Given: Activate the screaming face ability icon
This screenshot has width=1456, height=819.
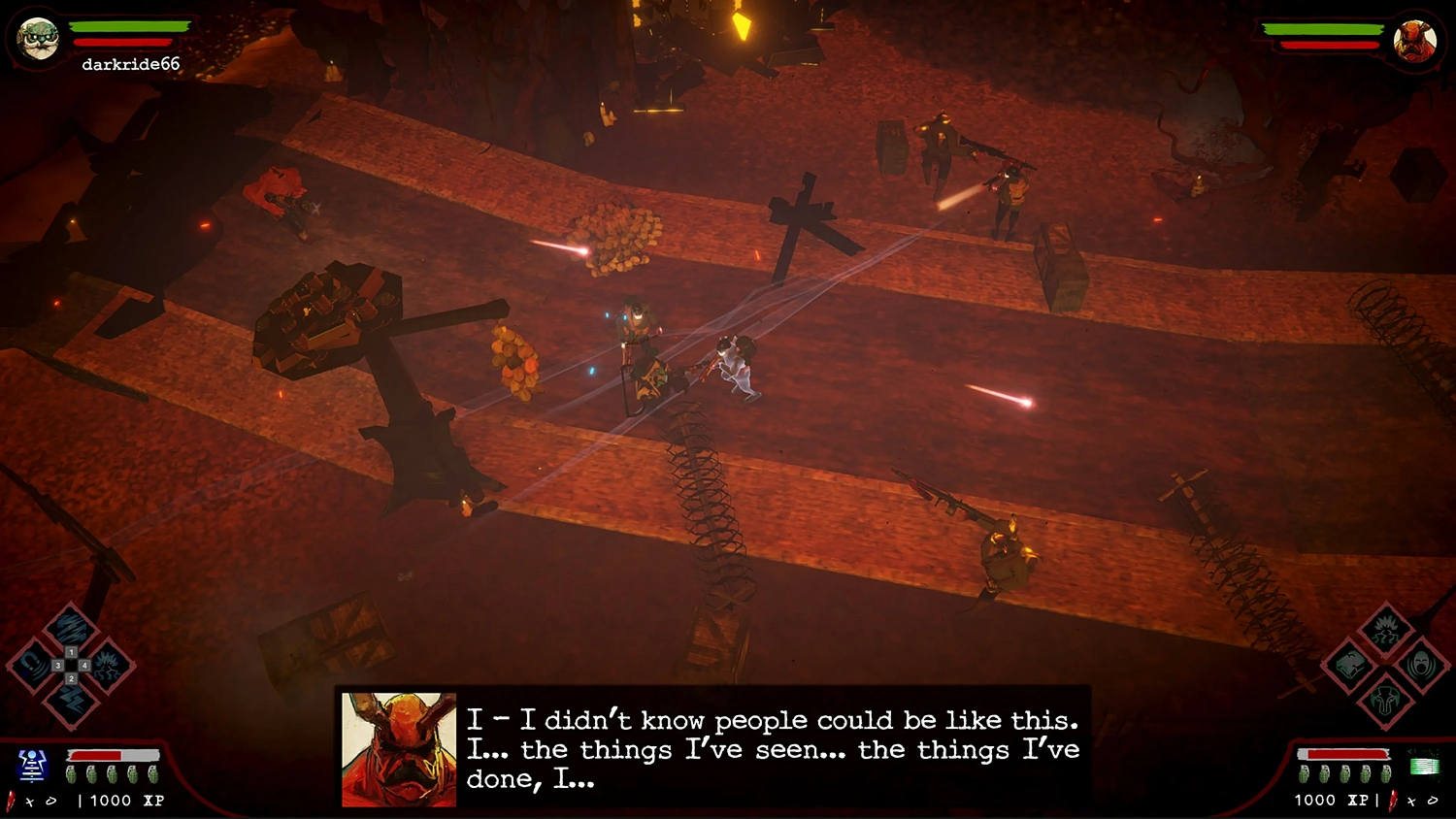Looking at the screenshot, I should pyautogui.click(x=1421, y=665).
